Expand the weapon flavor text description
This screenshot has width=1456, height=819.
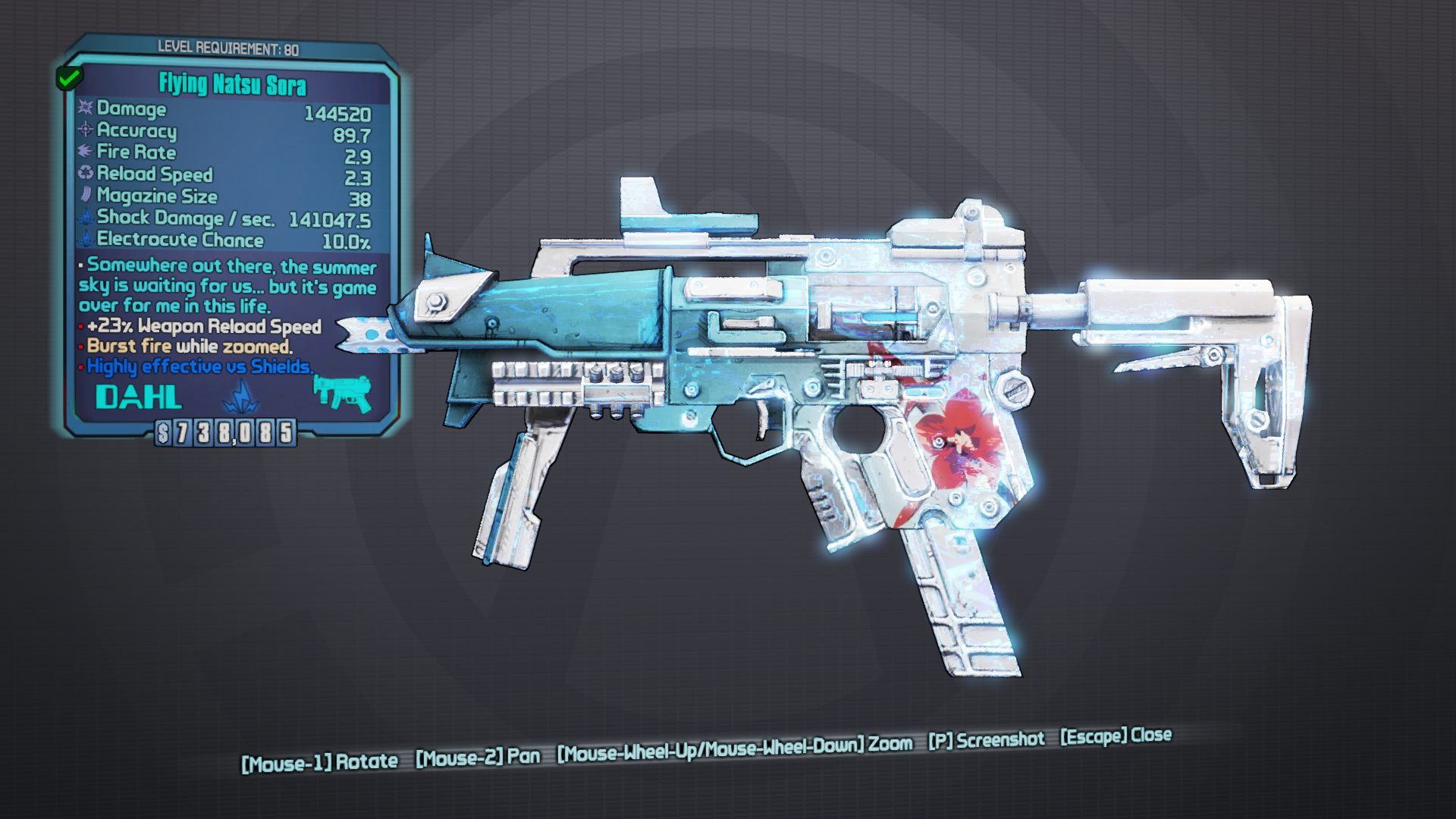227,287
